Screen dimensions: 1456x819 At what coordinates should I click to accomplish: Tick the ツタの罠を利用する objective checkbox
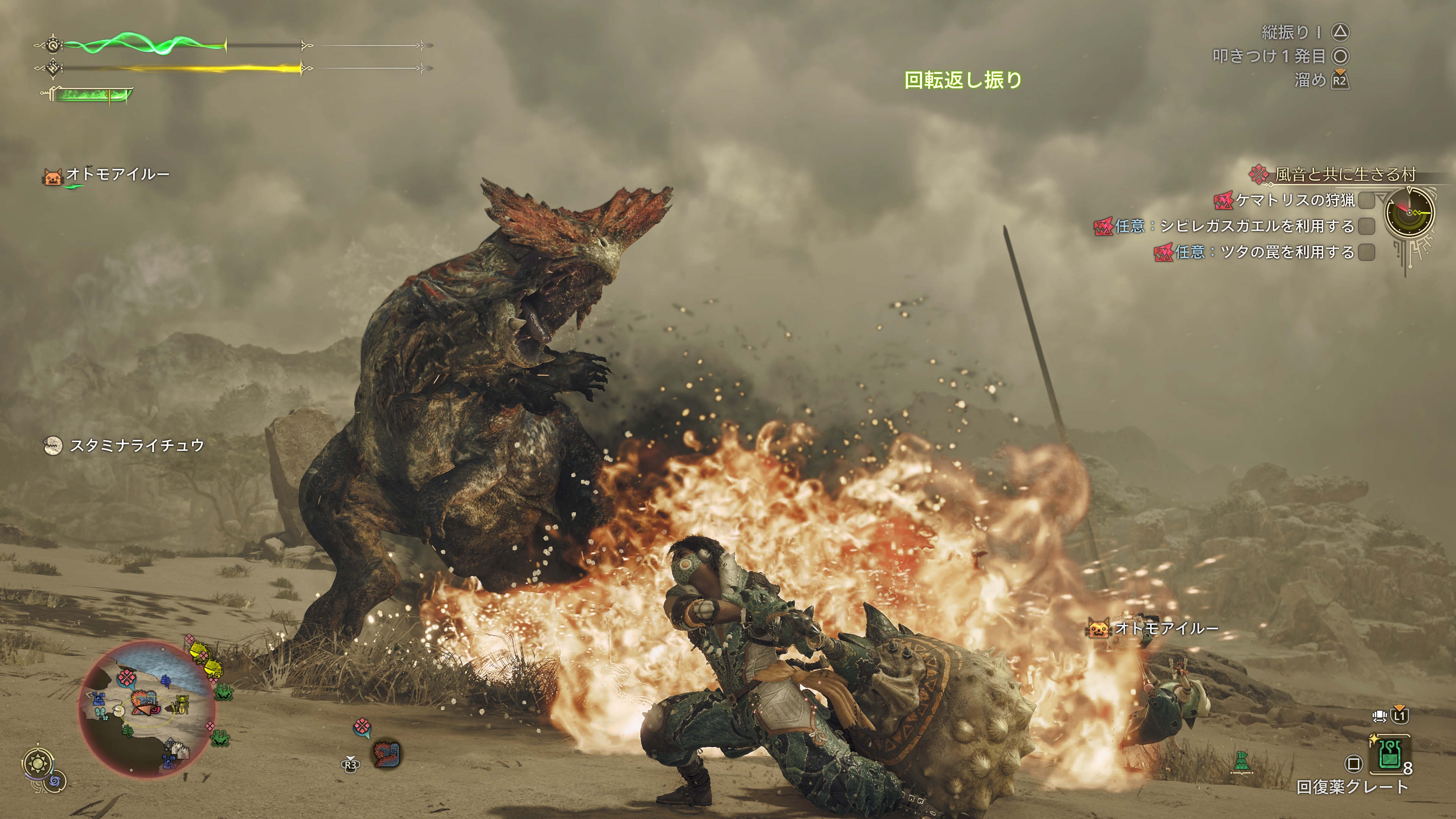(x=1367, y=252)
